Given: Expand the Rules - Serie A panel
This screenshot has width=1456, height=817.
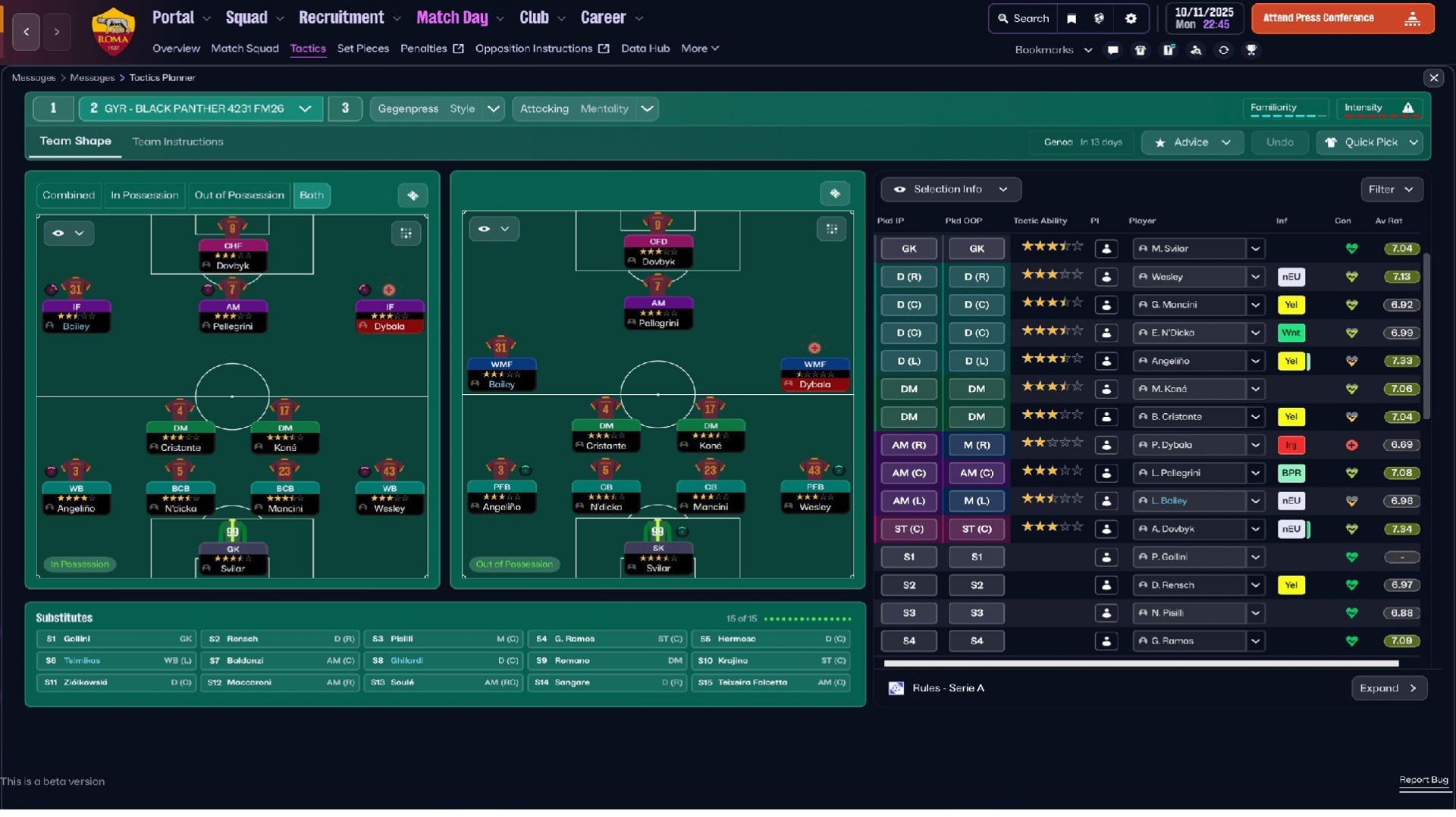Looking at the screenshot, I should [x=1389, y=688].
